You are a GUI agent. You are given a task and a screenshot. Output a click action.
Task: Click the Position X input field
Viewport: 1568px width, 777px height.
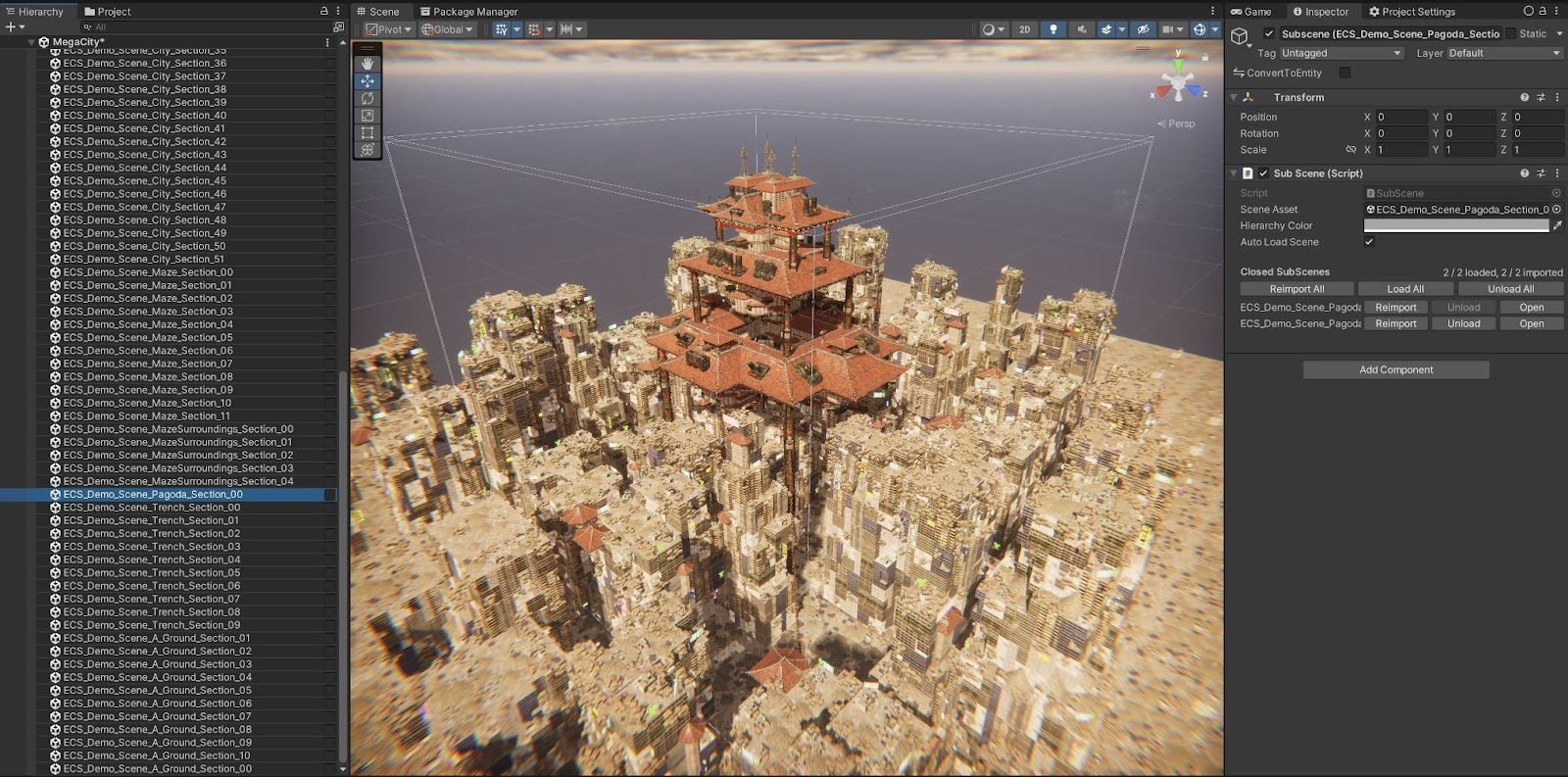1400,117
